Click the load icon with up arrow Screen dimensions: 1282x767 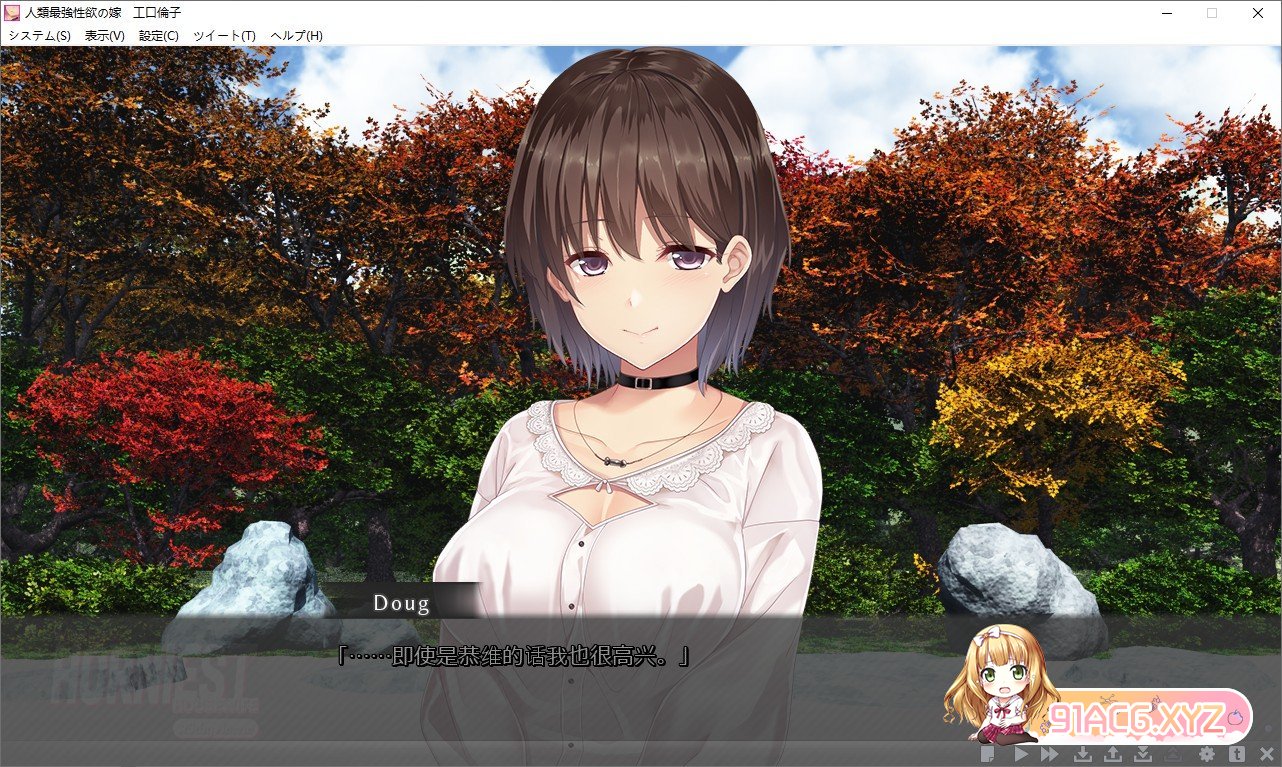coord(1113,754)
